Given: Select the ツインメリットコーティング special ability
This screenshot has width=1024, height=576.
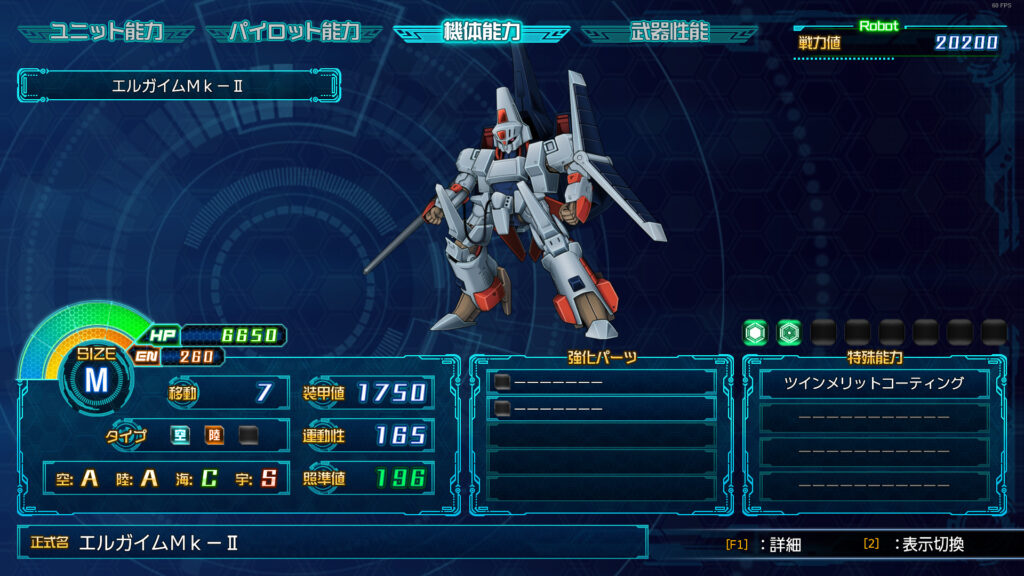Looking at the screenshot, I should tap(874, 383).
